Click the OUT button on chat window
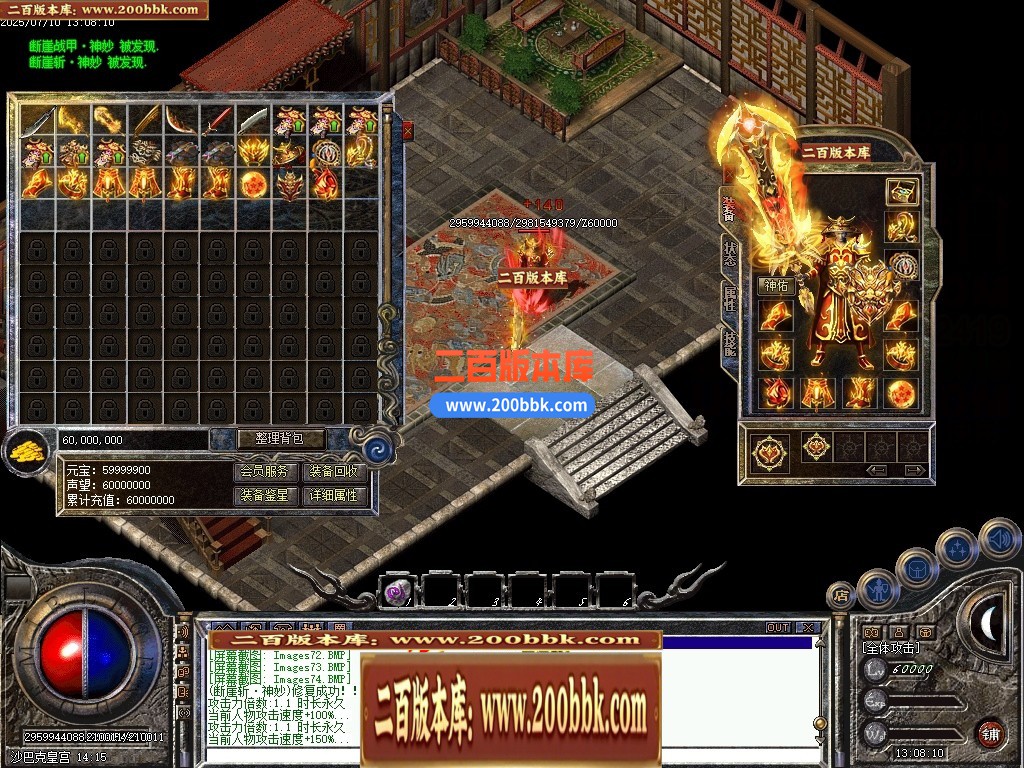This screenshot has height=768, width=1024. pyautogui.click(x=778, y=628)
